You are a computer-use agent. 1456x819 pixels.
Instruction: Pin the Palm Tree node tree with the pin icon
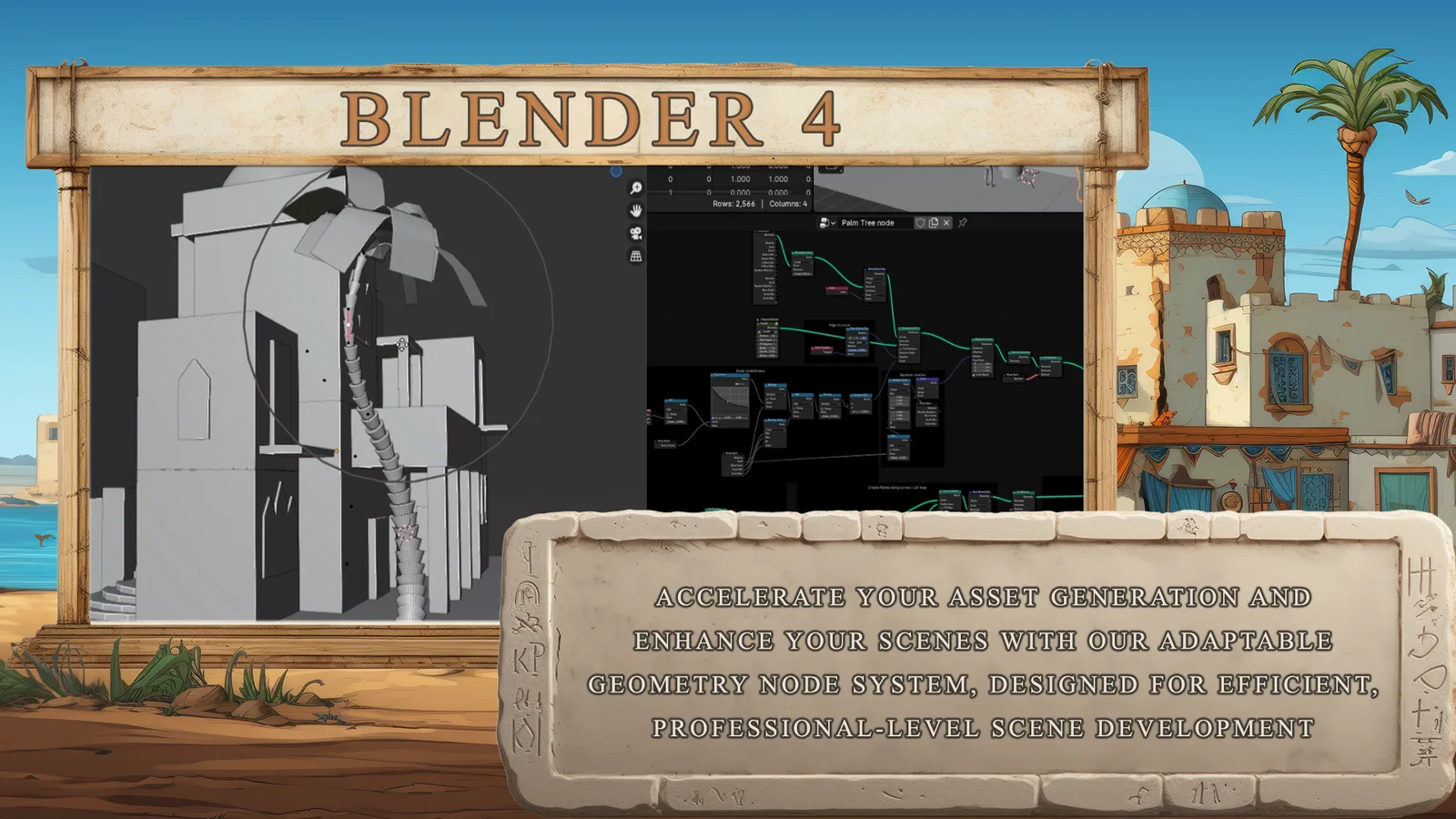(x=962, y=224)
